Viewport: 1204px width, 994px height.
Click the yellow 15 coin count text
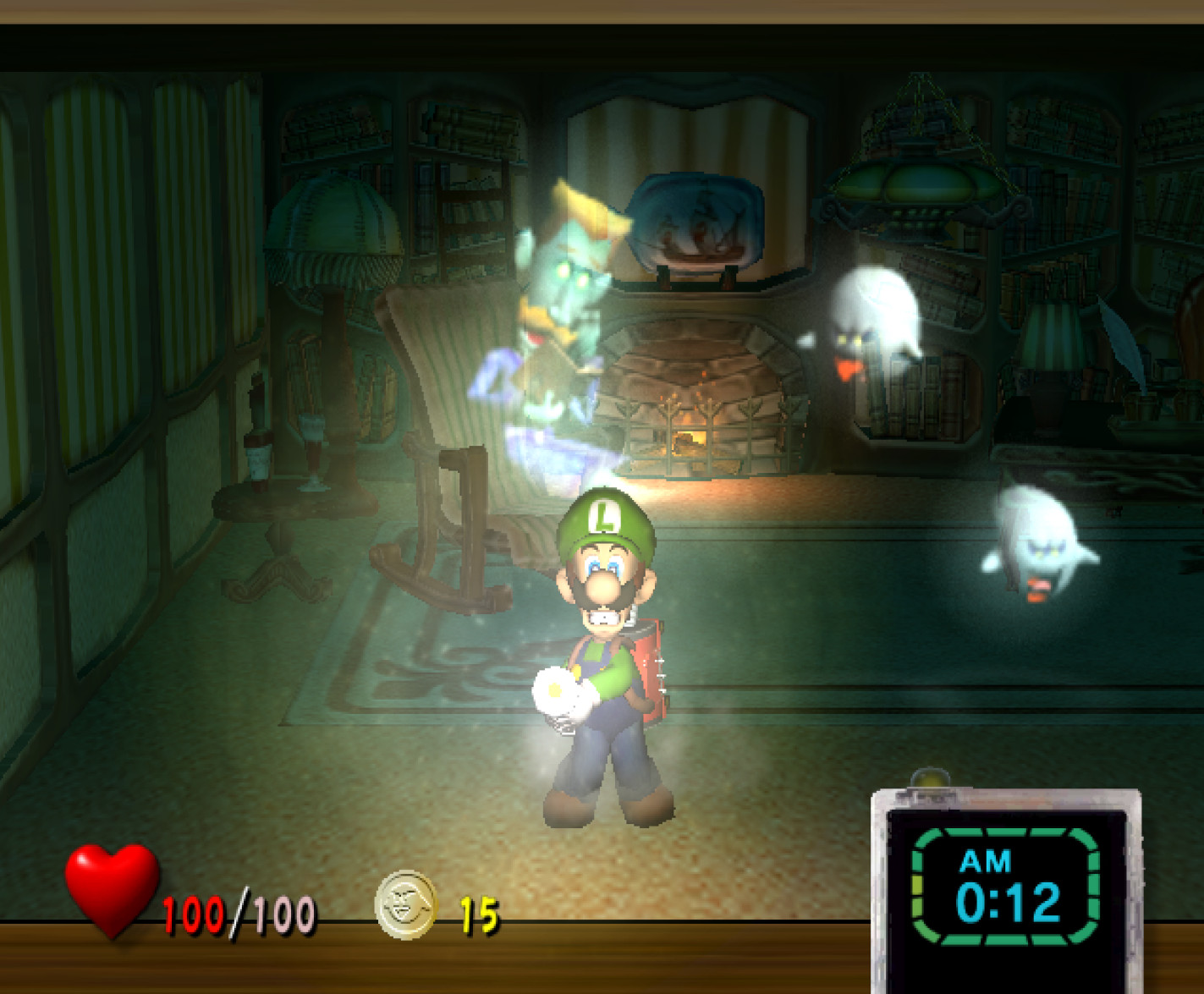tap(480, 912)
